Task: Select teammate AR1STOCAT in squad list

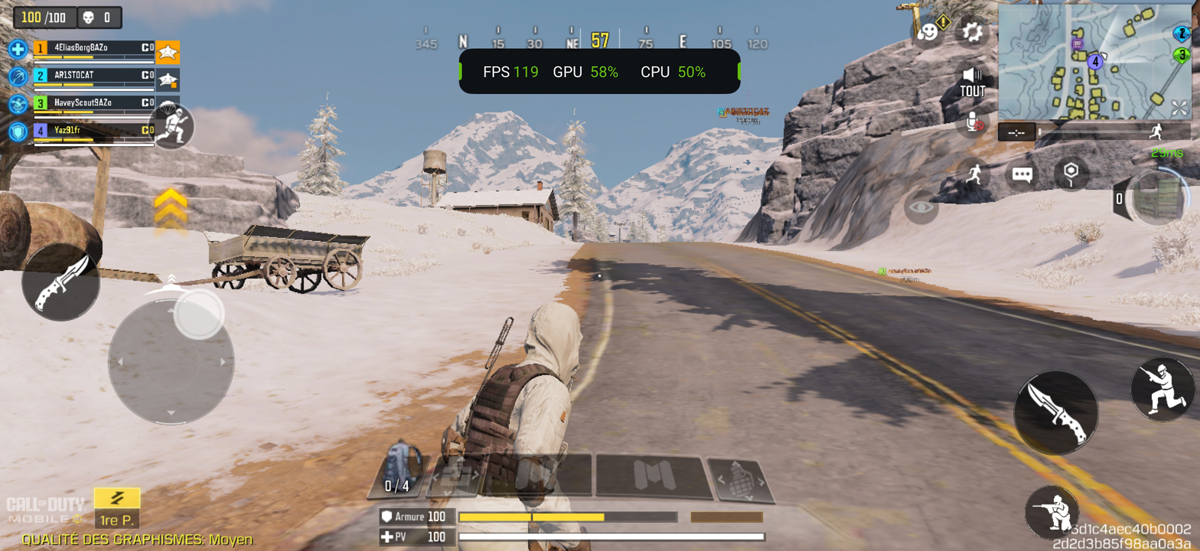Action: tap(90, 75)
